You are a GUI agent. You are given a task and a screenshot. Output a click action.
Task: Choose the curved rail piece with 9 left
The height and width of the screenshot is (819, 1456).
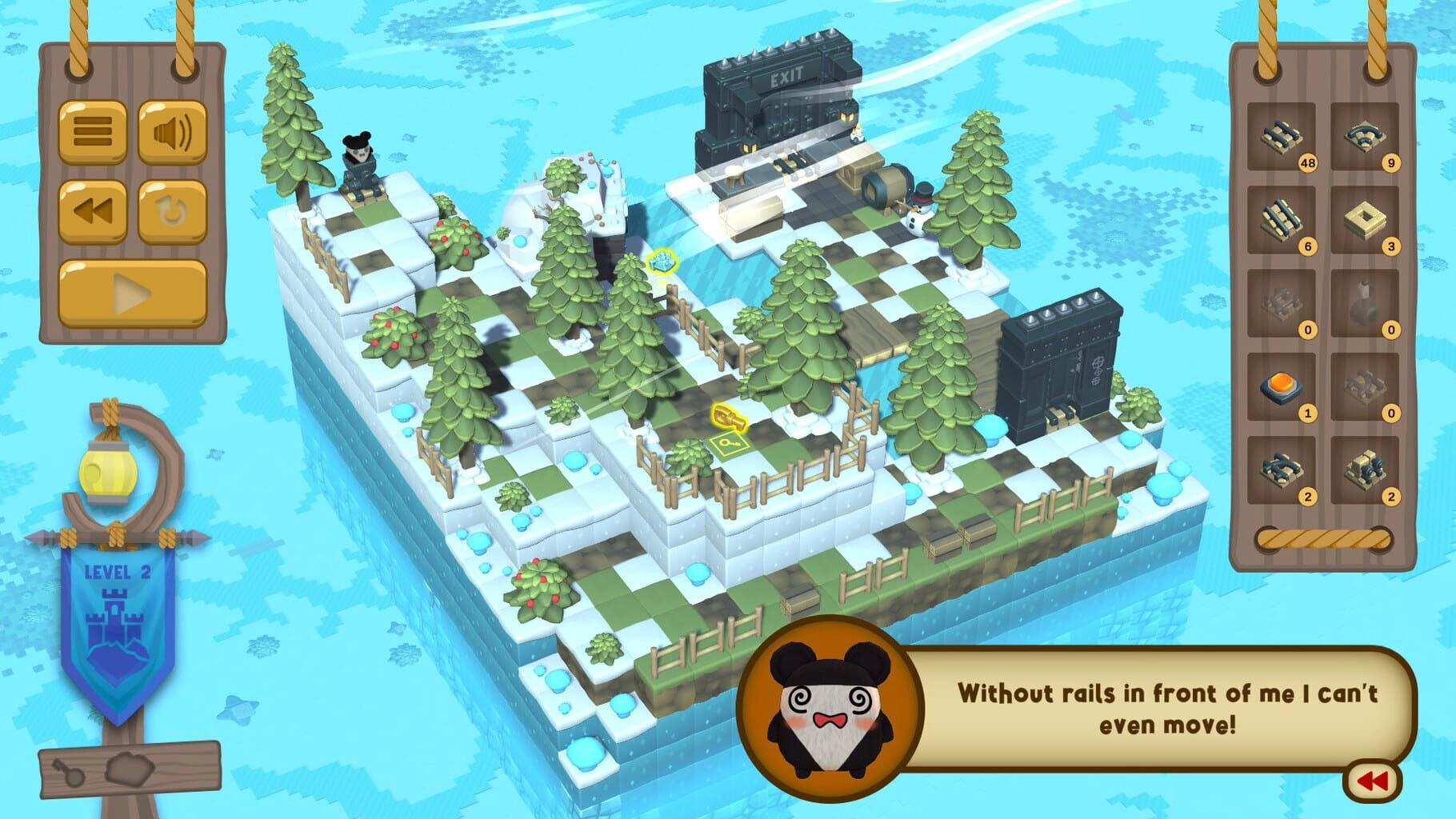click(x=1364, y=137)
